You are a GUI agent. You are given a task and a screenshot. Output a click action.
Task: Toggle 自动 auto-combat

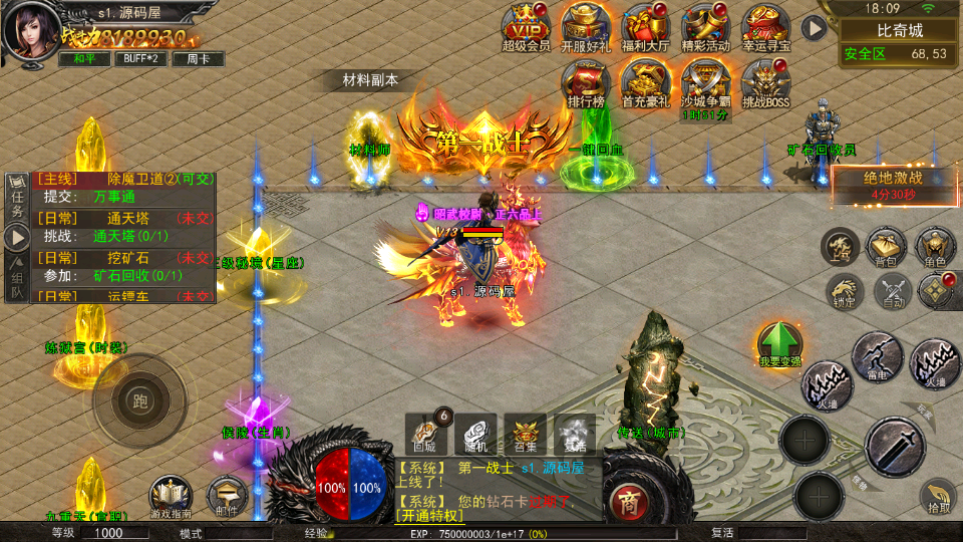pyautogui.click(x=892, y=291)
